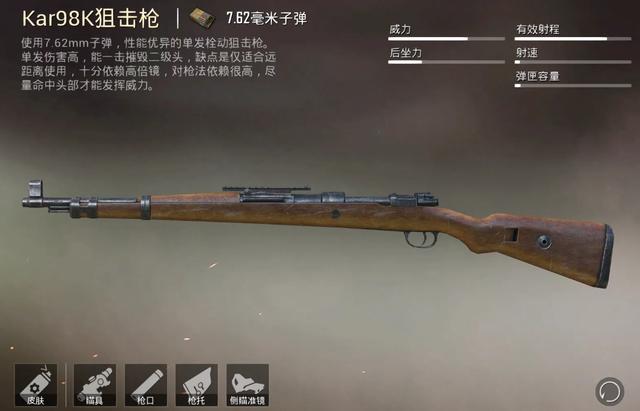Open the 枪托 stock attachment slot
This screenshot has height=411, width=640.
(196, 385)
